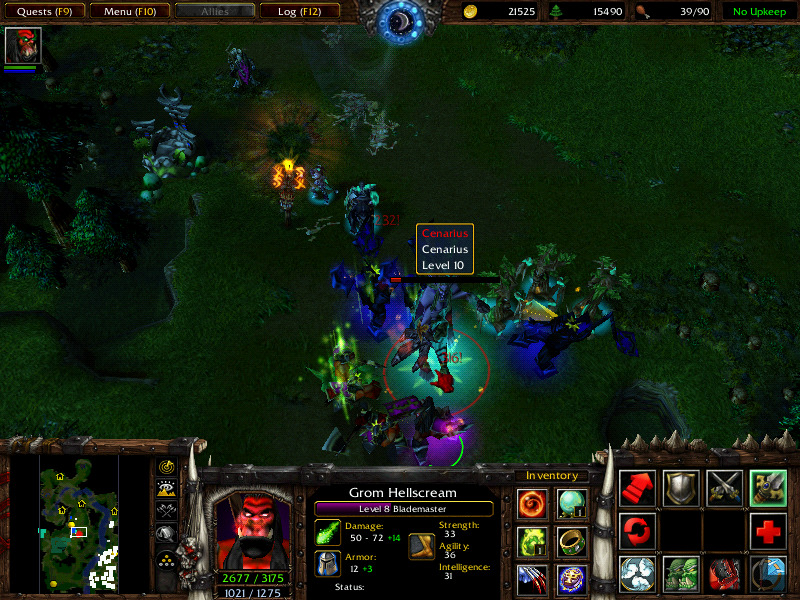This screenshot has height=600, width=800.
Task: Select the claws inventory item
Action: (533, 579)
